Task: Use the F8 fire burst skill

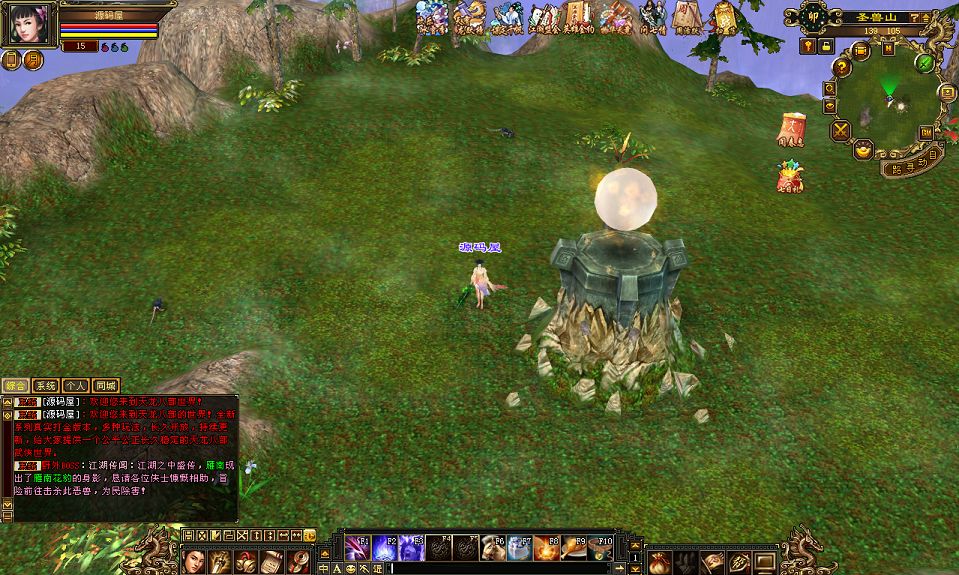Action: pos(546,548)
